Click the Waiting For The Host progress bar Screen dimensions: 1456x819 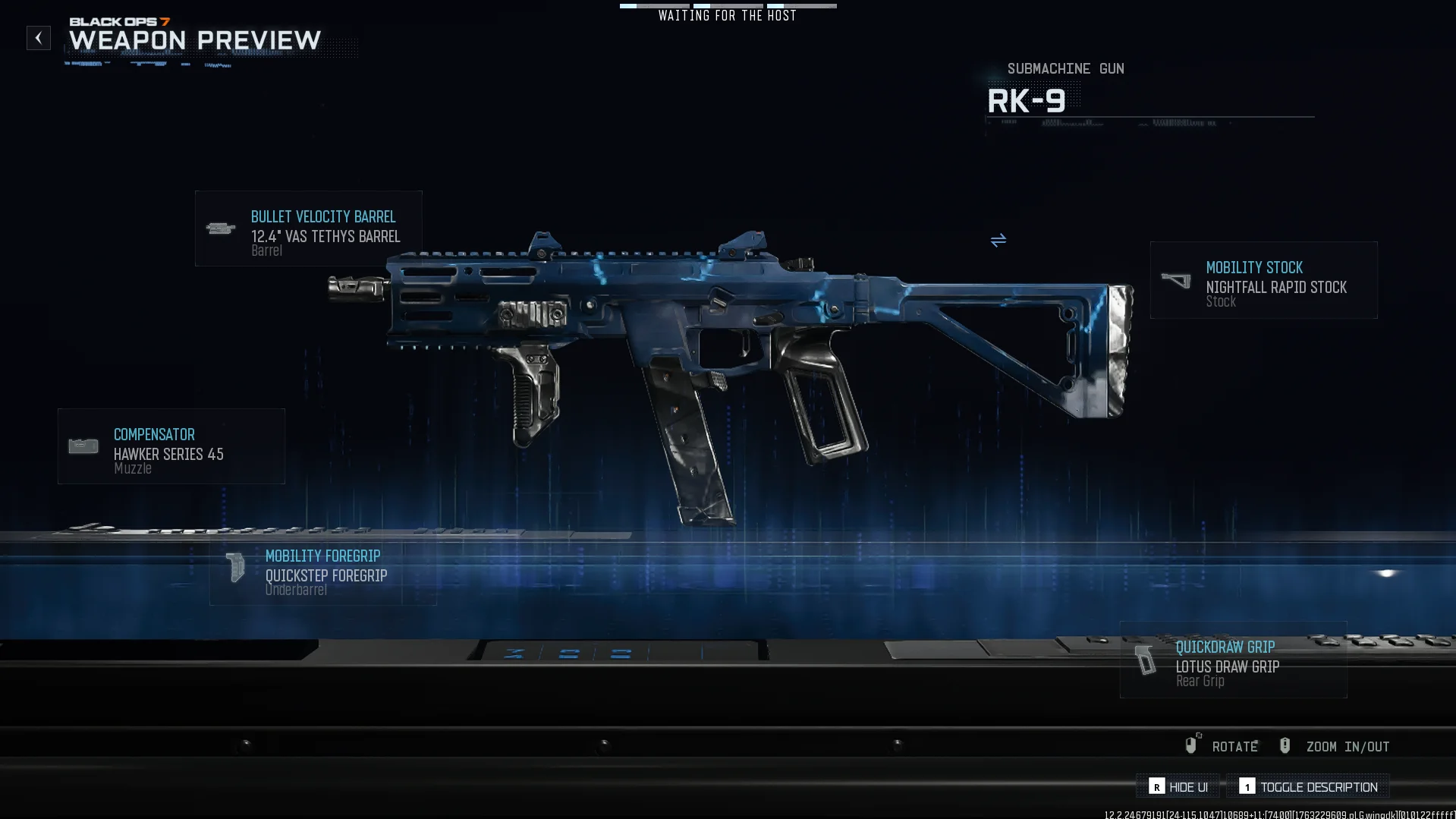pyautogui.click(x=728, y=5)
